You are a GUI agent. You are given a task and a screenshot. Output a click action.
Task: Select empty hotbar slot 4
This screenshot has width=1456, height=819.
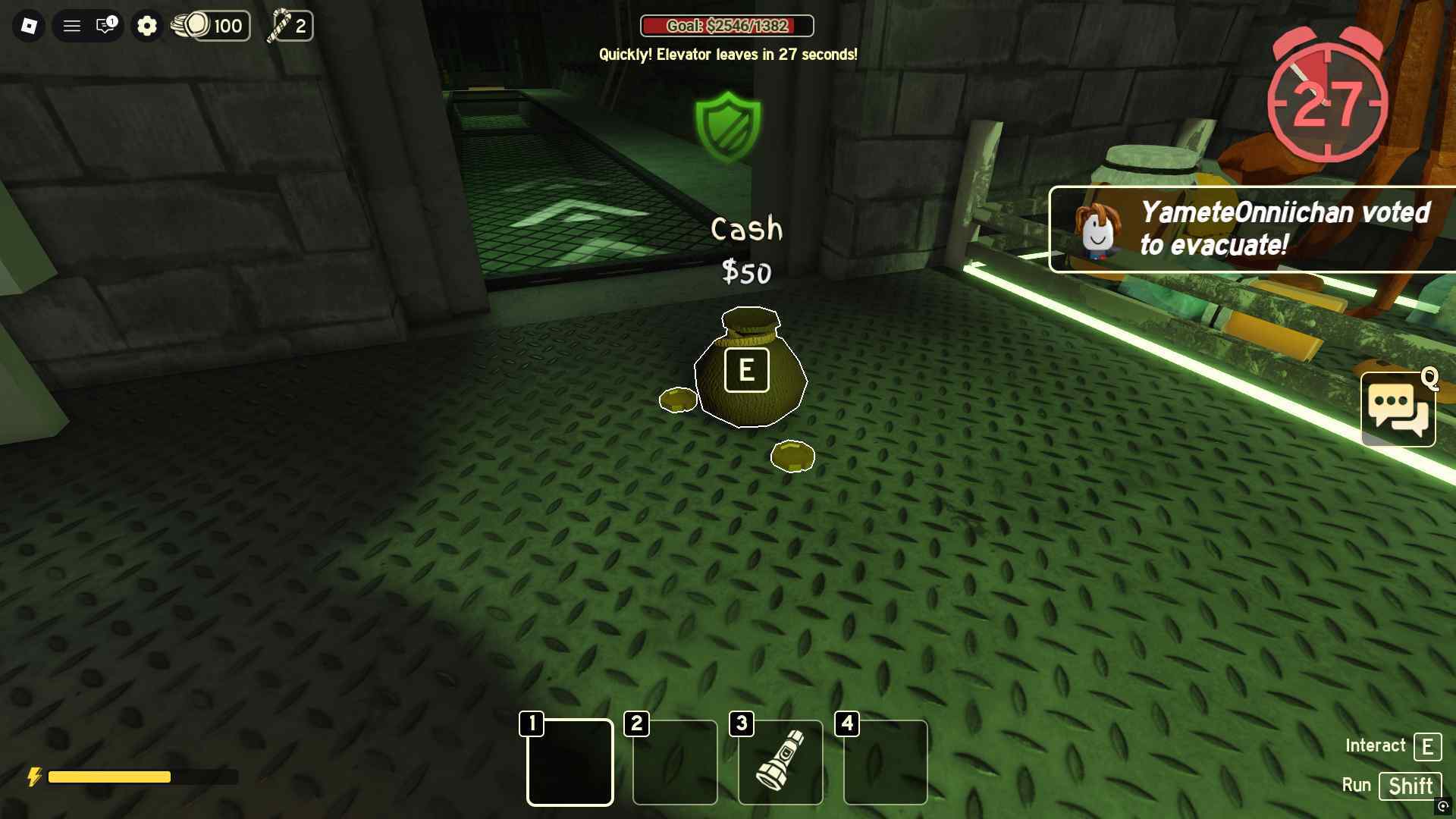[884, 762]
